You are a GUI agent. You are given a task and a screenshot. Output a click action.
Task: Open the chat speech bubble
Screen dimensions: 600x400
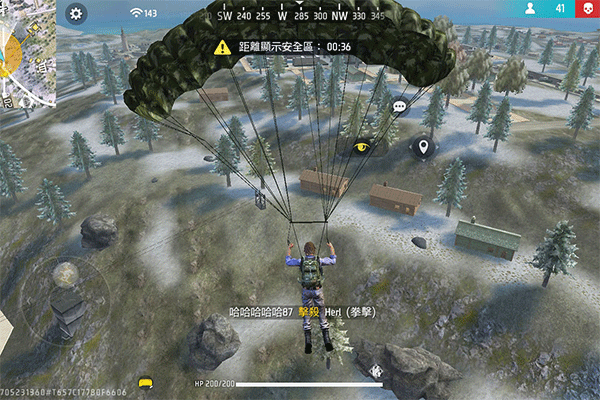[399, 106]
